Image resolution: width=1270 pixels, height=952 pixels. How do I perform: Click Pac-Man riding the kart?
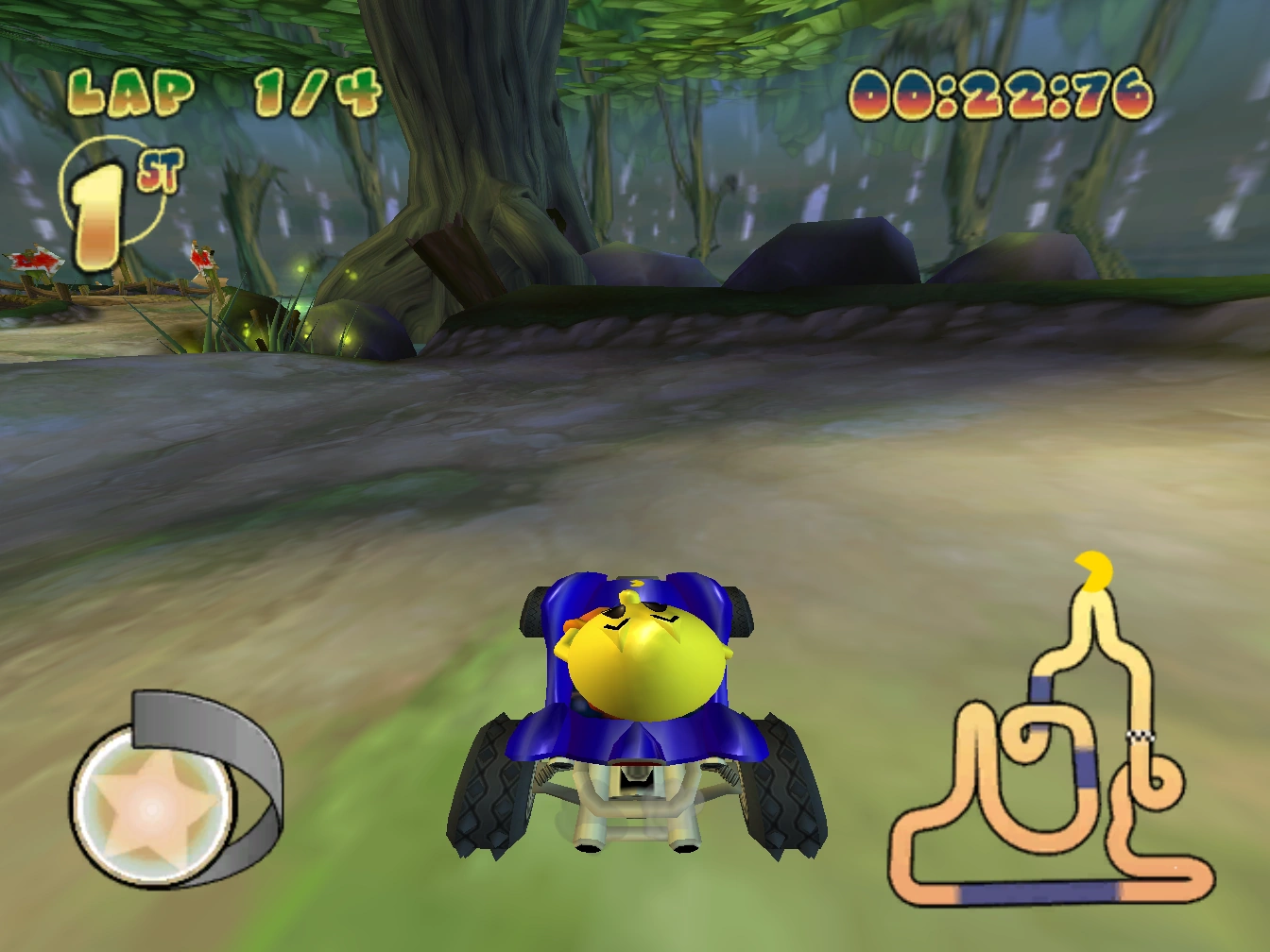[x=641, y=652]
